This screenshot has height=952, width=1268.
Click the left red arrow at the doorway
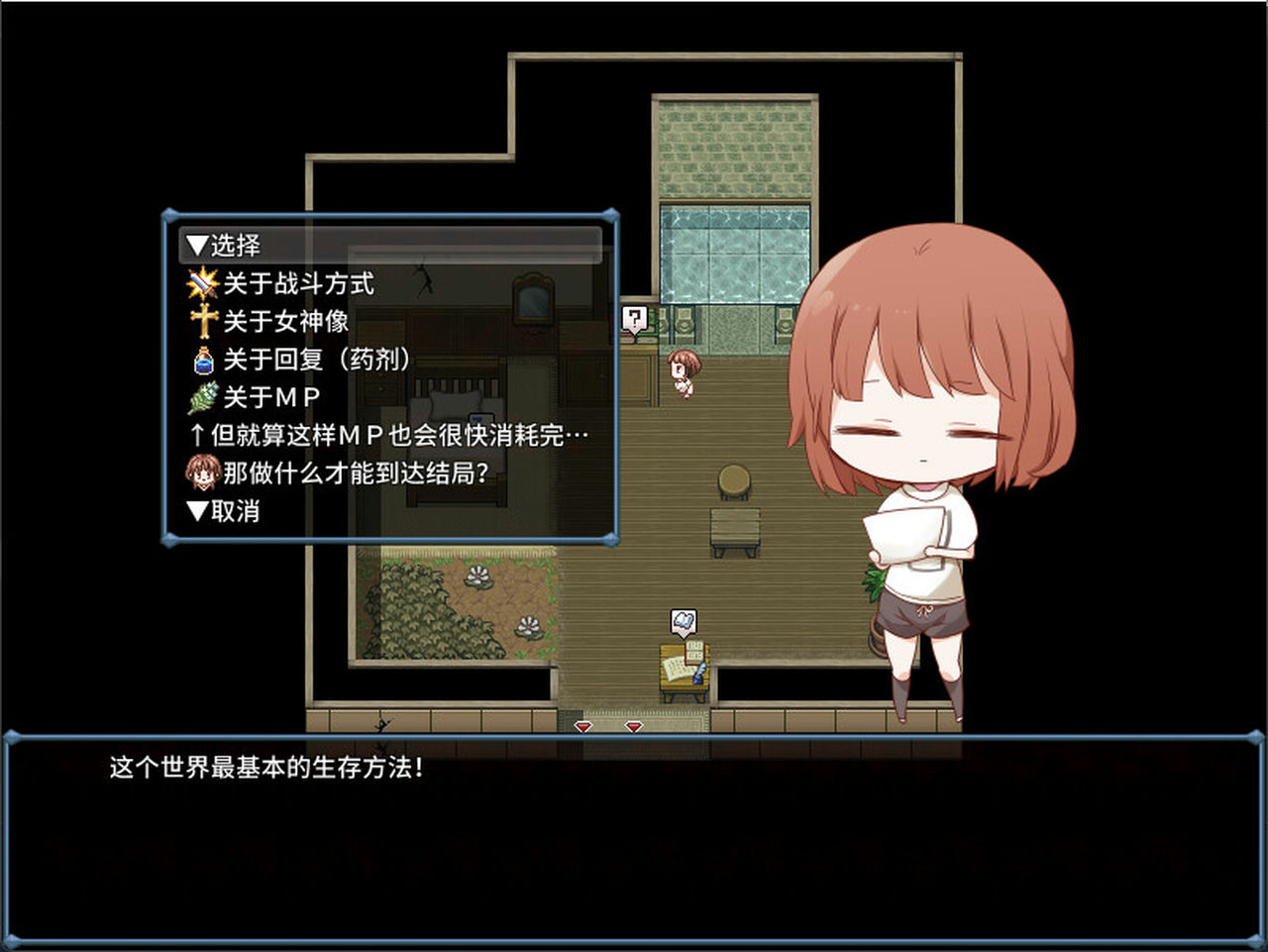[x=582, y=728]
